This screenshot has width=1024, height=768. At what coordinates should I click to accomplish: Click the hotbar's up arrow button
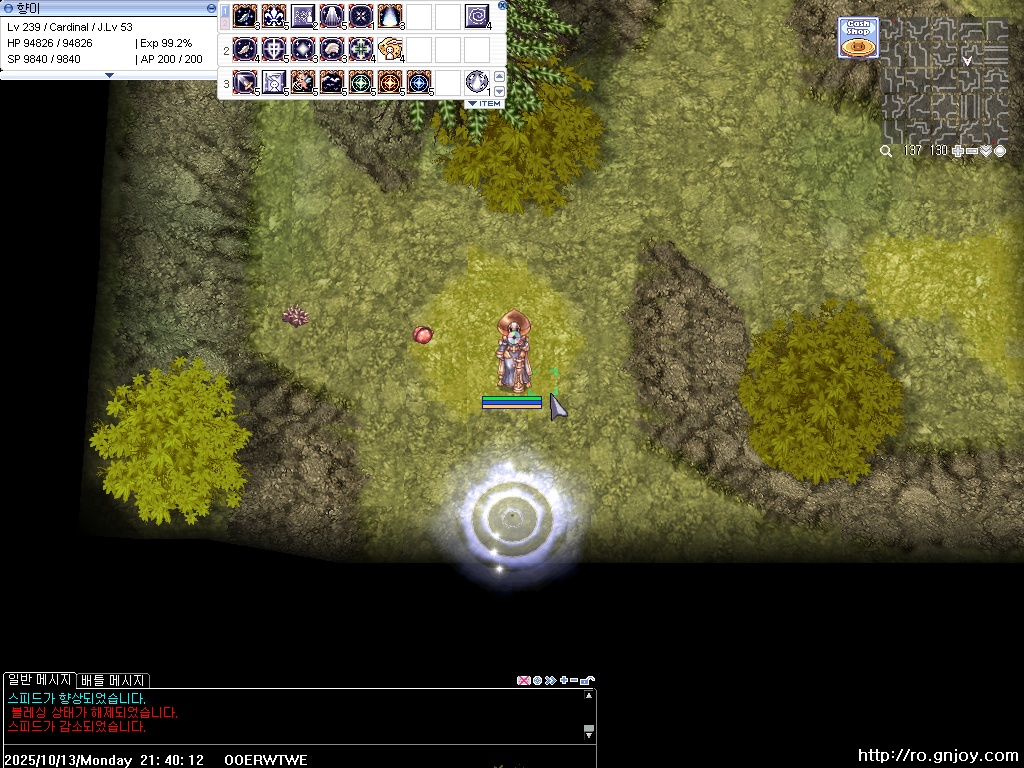point(500,75)
